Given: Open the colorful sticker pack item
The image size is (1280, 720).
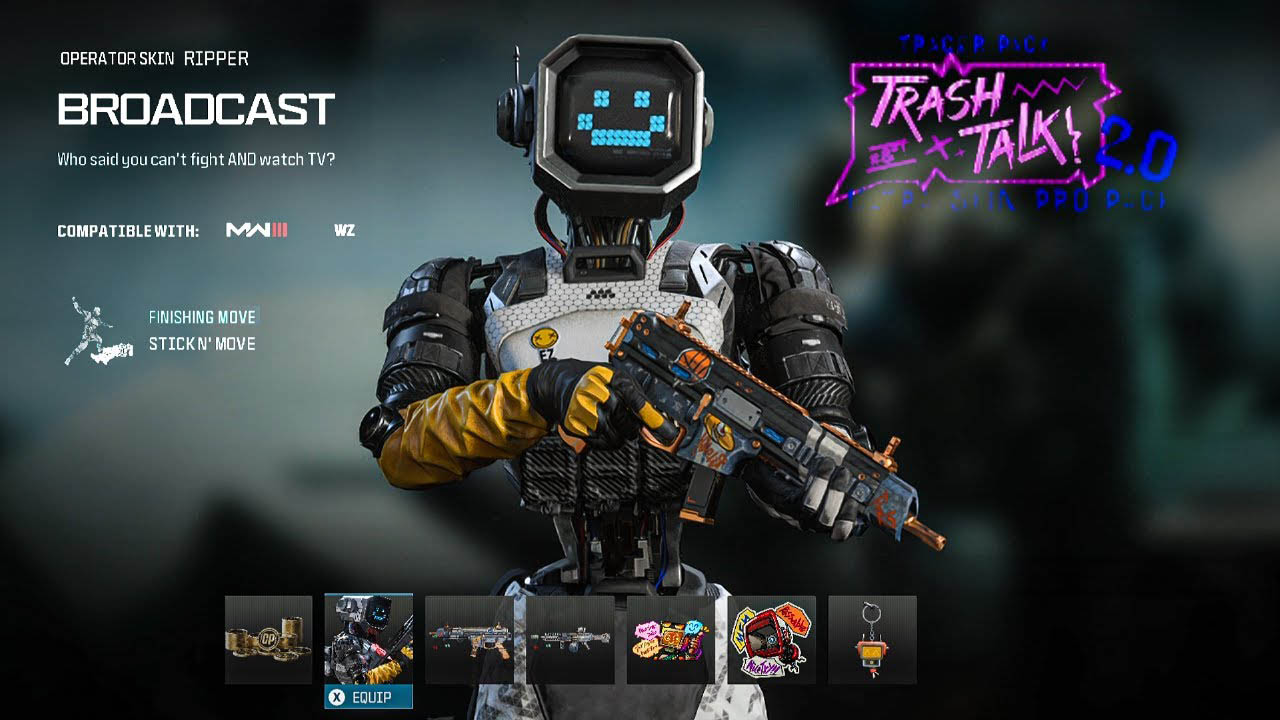Looking at the screenshot, I should (668, 639).
